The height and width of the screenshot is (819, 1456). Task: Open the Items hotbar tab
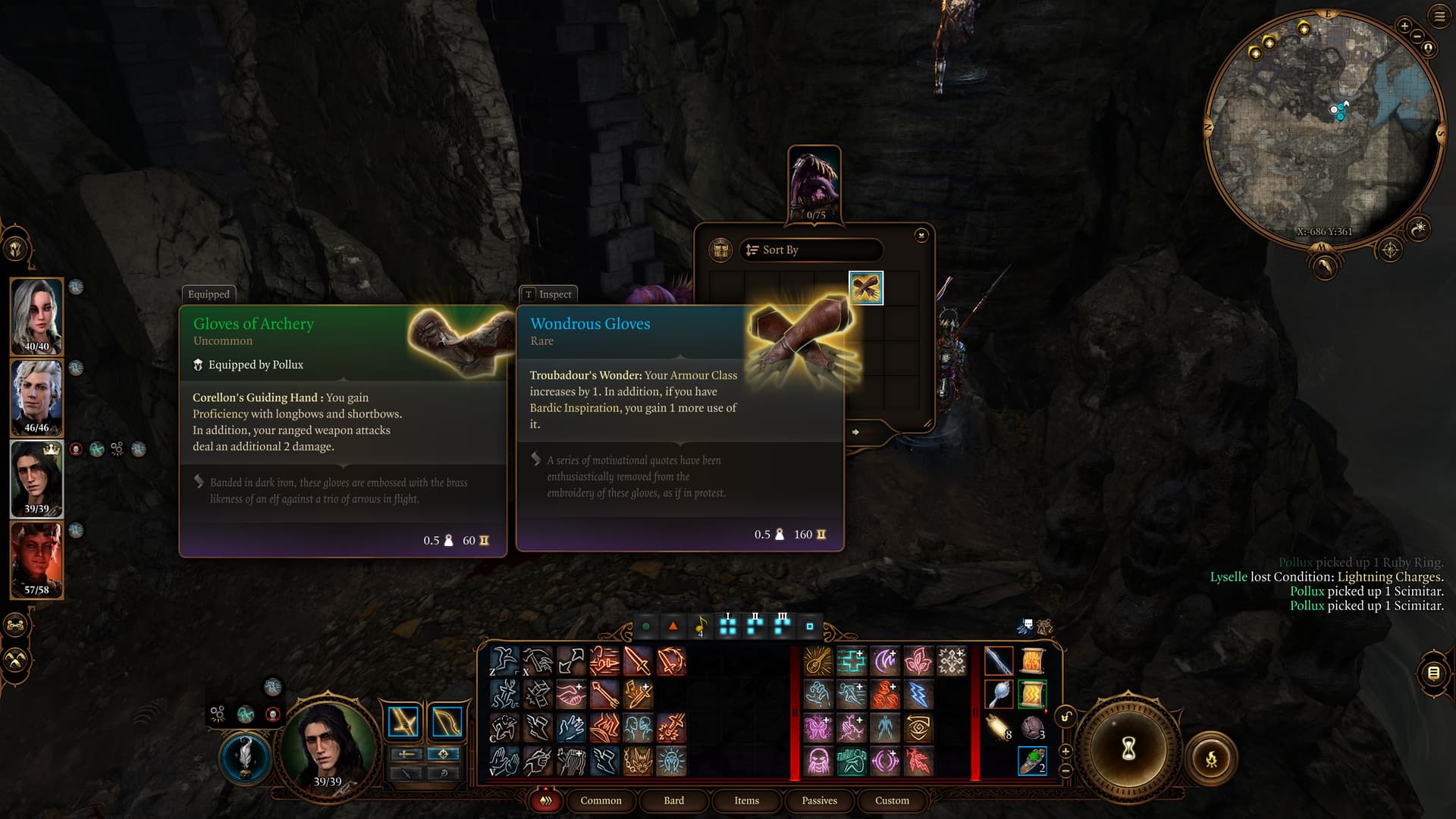[x=746, y=801]
